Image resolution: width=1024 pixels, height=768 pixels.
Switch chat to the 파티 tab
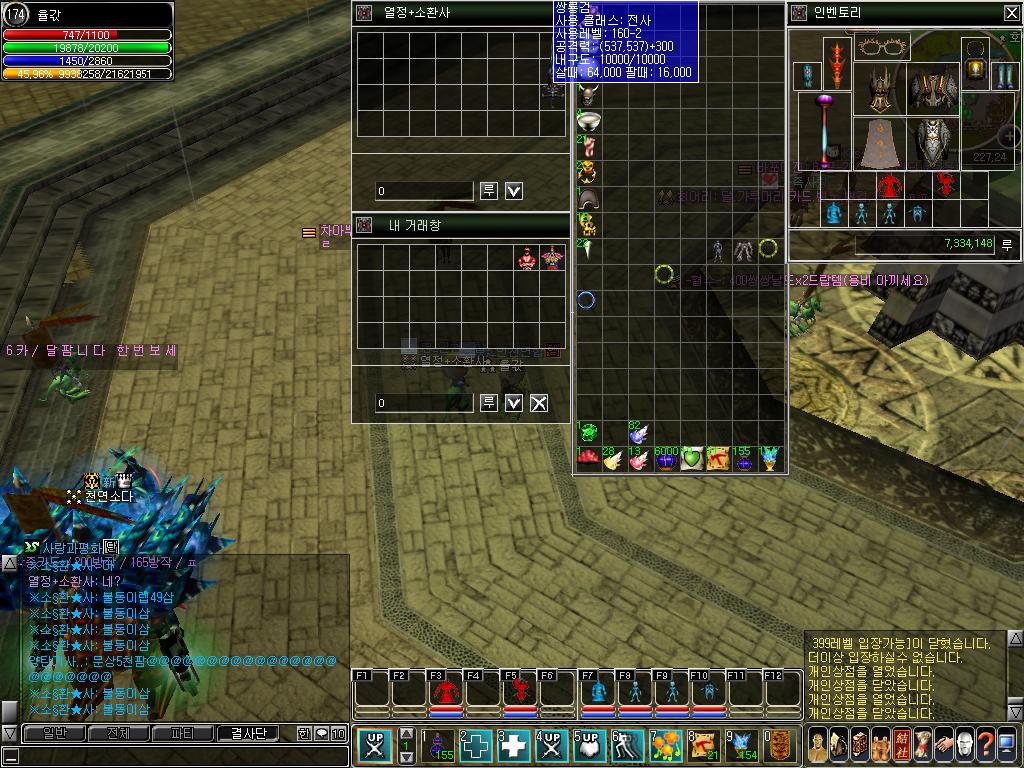tap(183, 733)
